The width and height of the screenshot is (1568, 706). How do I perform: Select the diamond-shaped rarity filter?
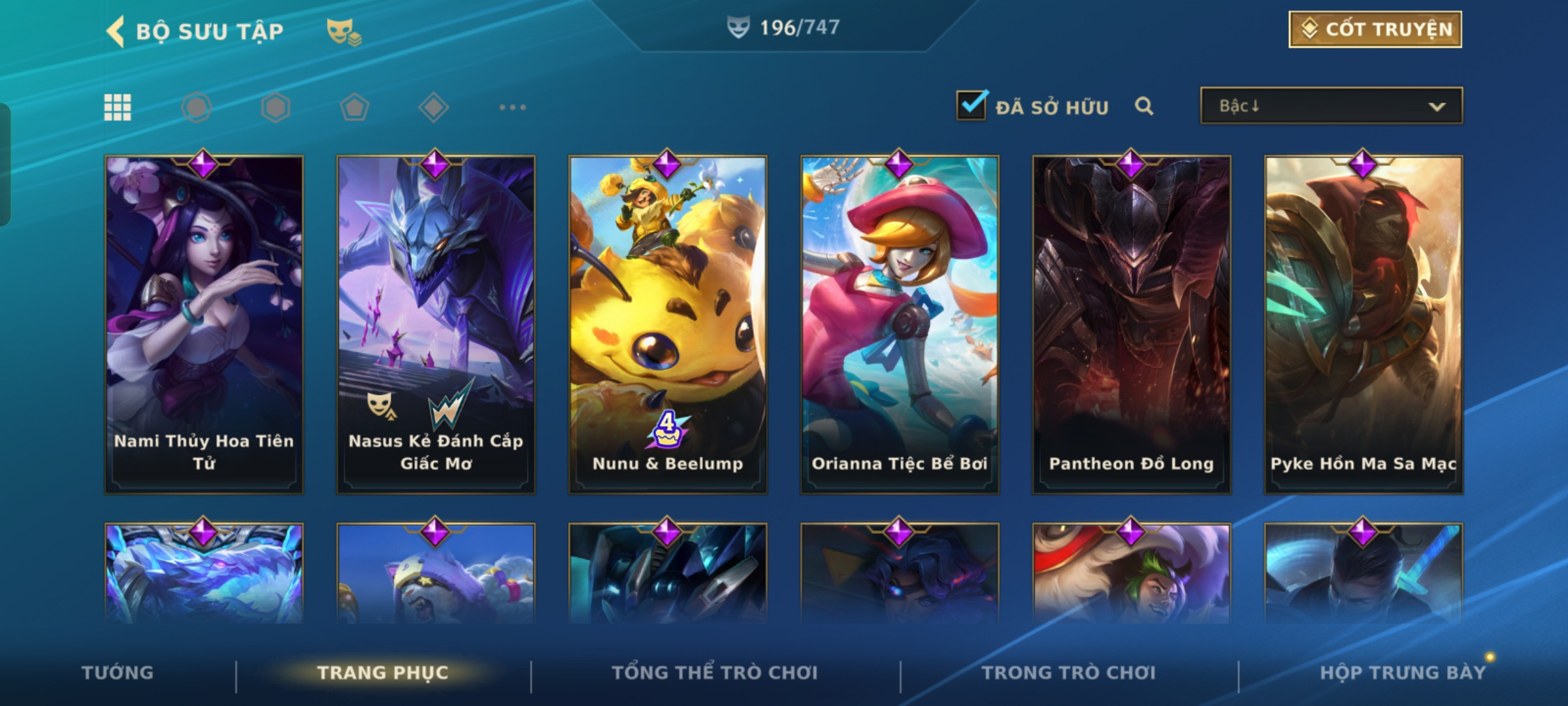pyautogui.click(x=433, y=107)
